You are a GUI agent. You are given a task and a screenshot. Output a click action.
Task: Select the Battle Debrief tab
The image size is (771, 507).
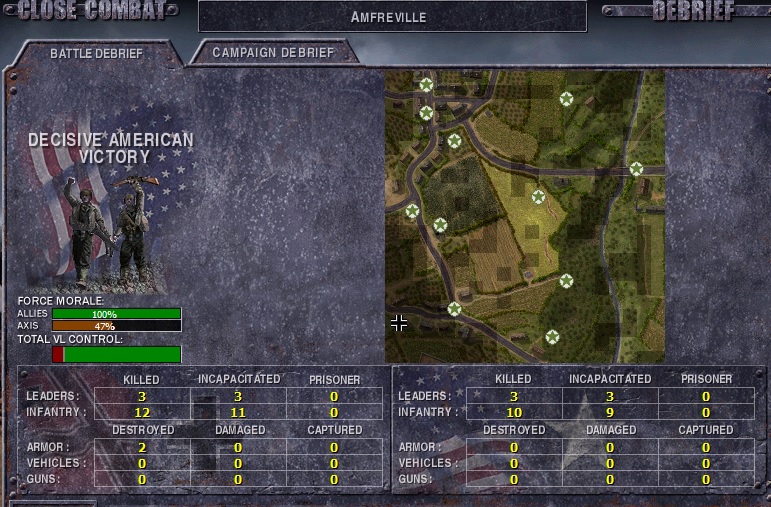tap(96, 53)
